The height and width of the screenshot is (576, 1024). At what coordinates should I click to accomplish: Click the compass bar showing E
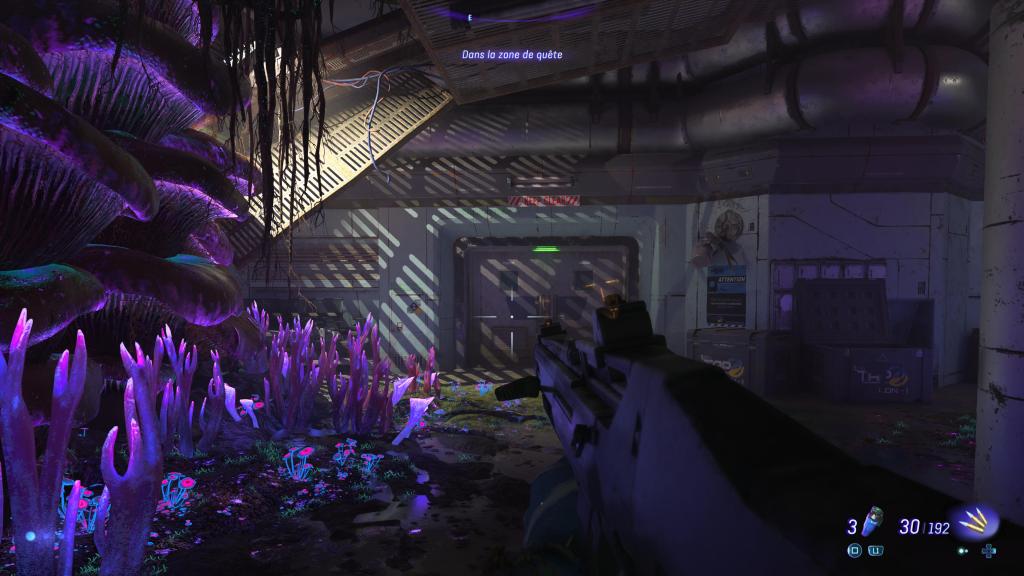(512, 16)
